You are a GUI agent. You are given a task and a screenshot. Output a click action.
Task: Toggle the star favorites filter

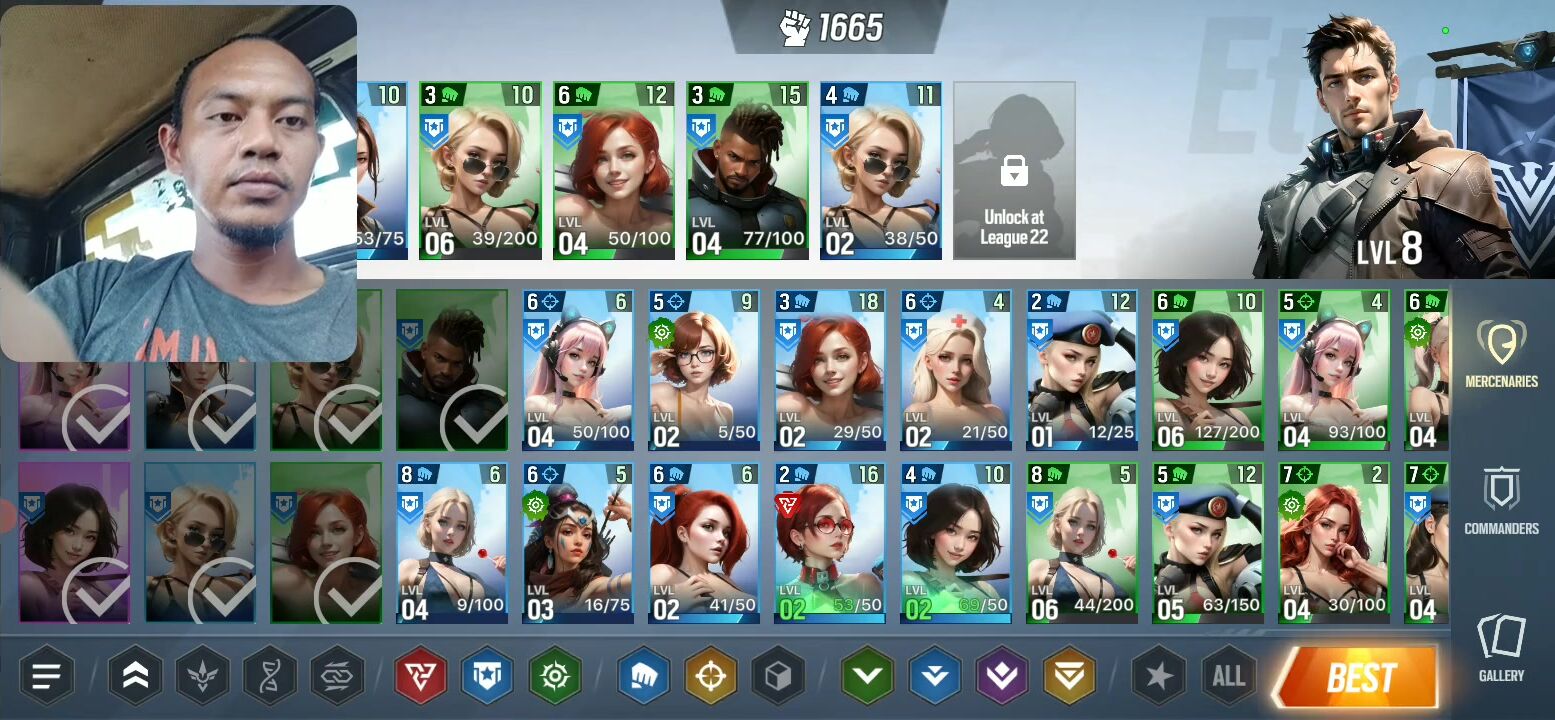point(1159,677)
